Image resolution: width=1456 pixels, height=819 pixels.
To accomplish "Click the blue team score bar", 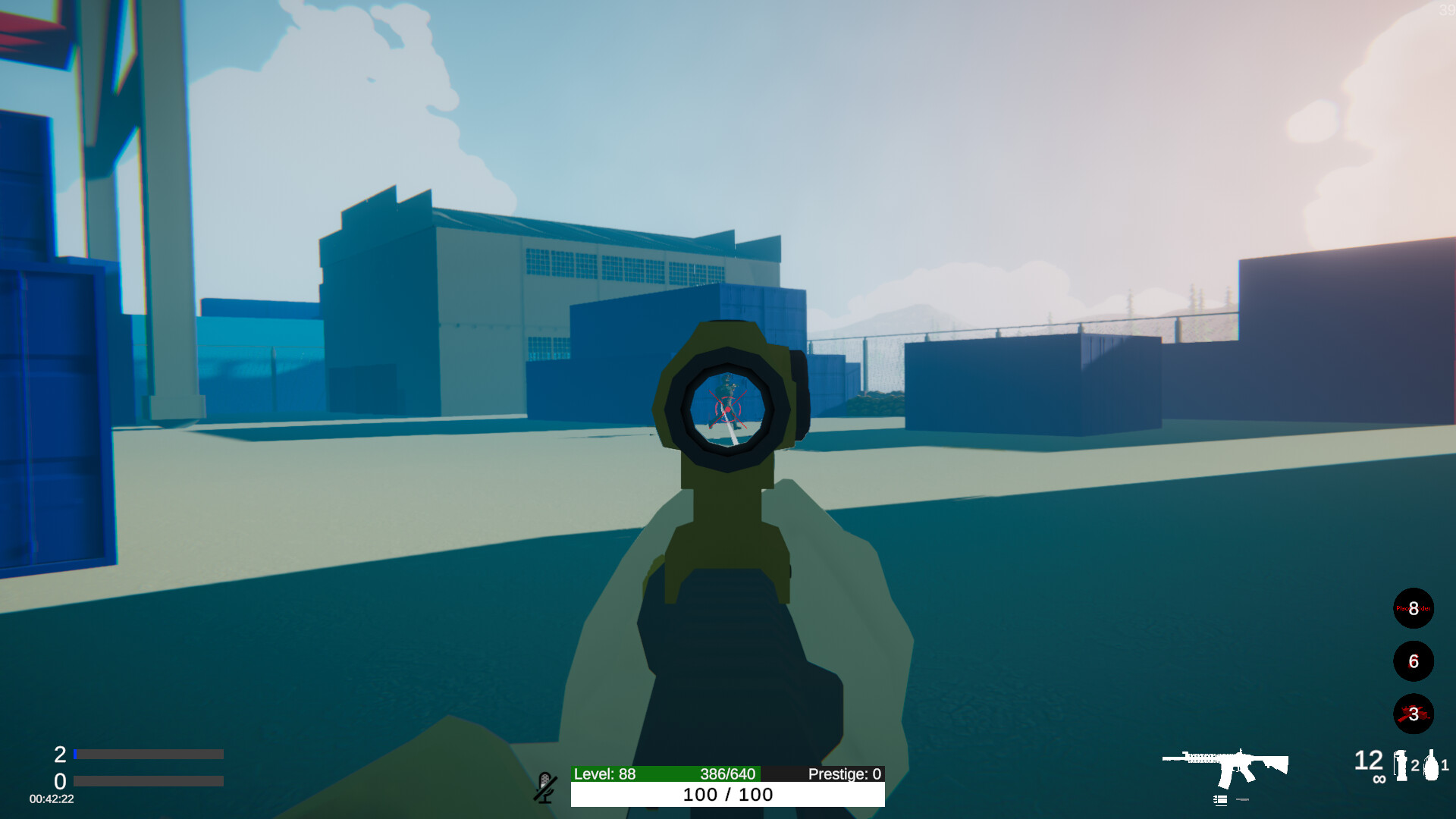I will point(148,754).
